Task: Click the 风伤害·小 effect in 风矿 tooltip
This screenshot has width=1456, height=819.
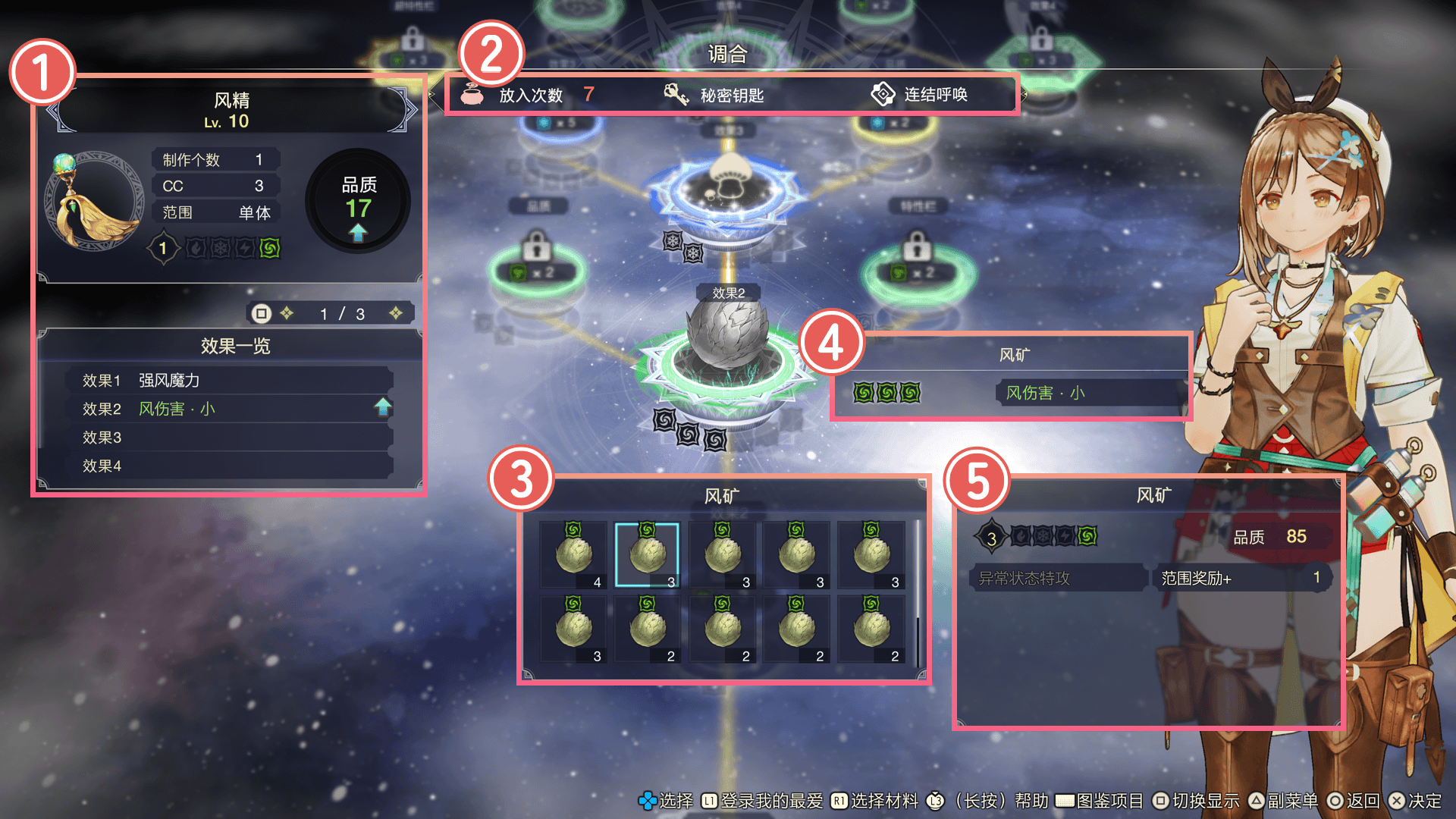Action: (1045, 393)
